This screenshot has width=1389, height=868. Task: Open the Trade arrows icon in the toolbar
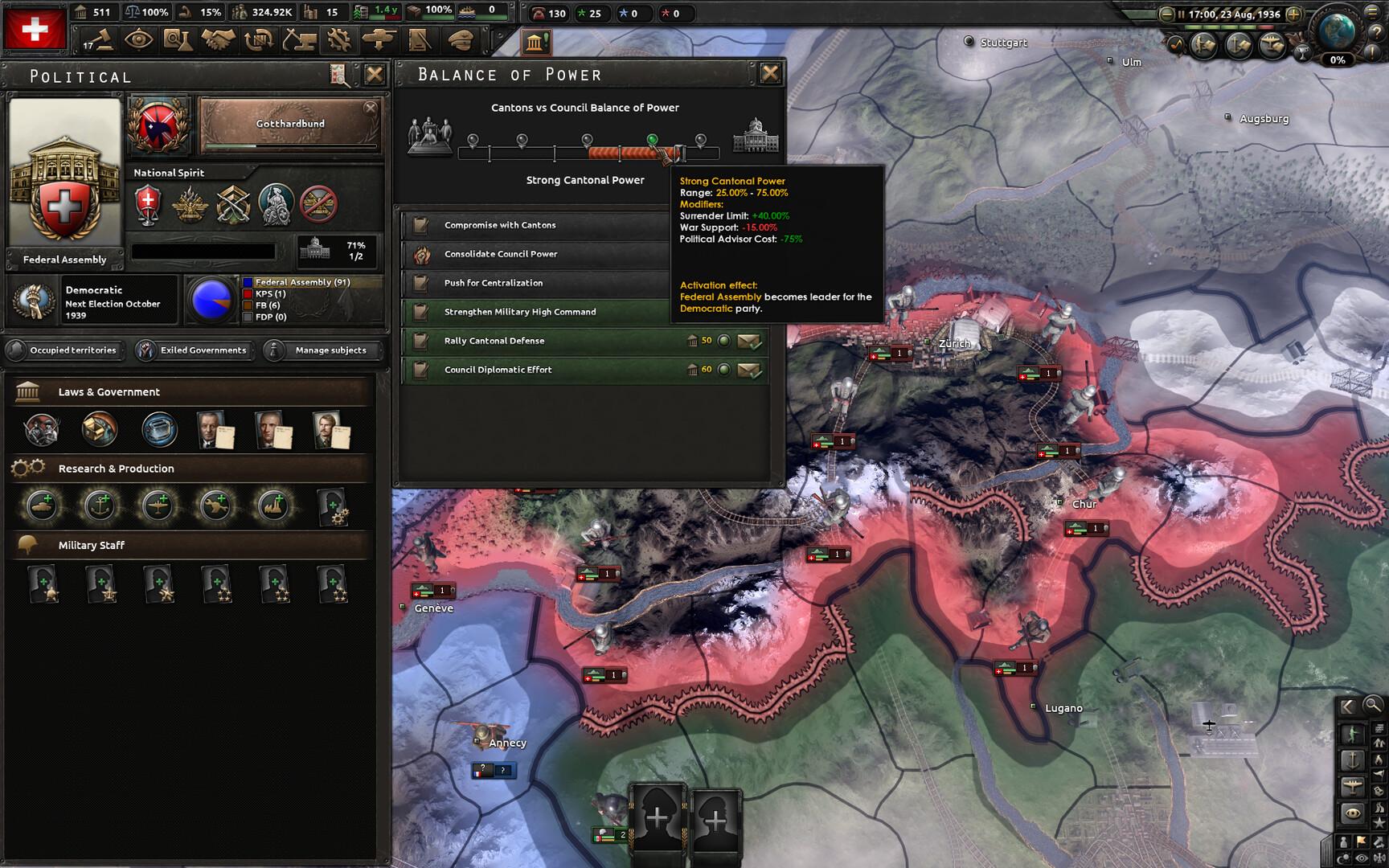pos(259,39)
